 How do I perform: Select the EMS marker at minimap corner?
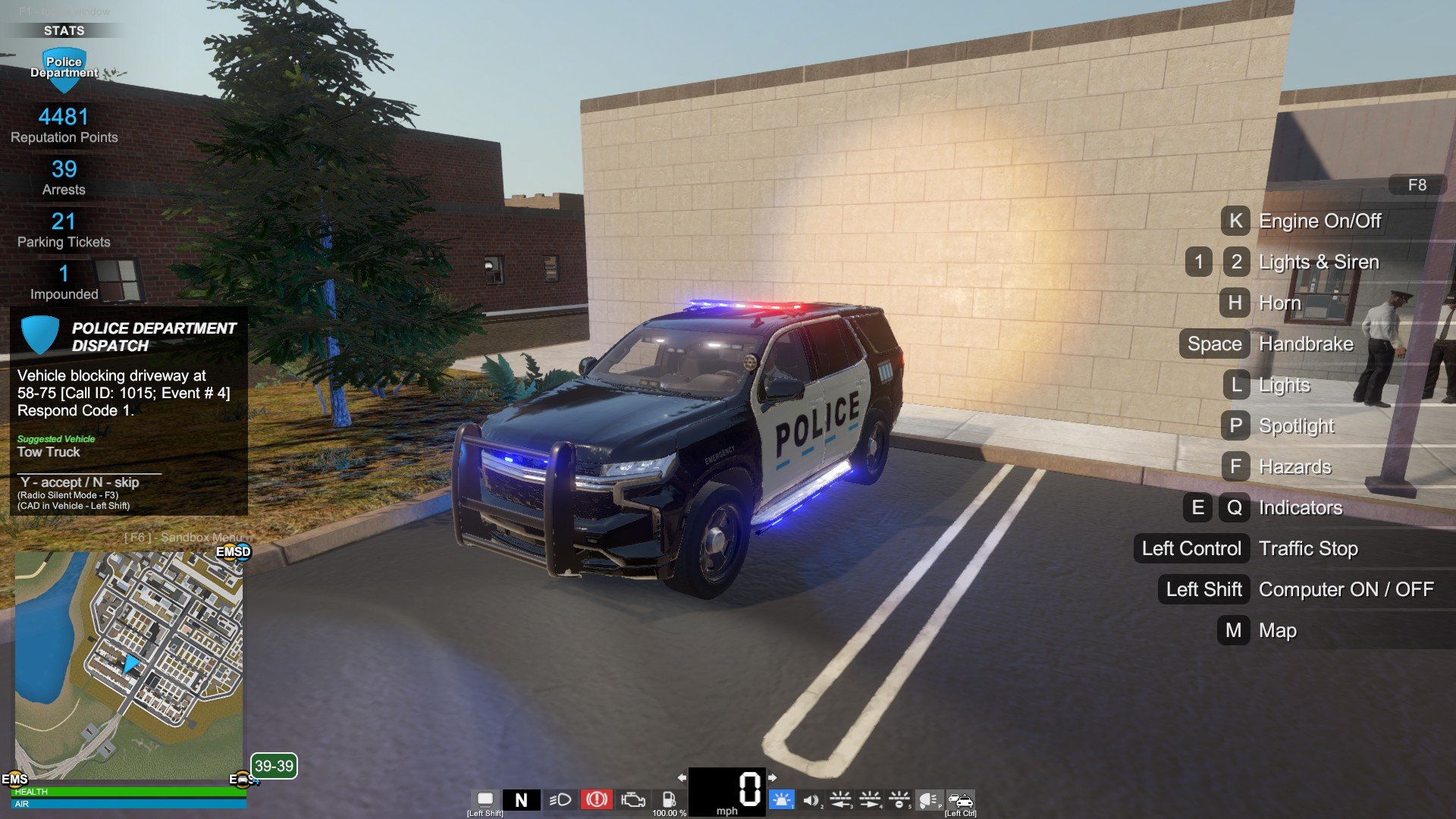pos(14,779)
